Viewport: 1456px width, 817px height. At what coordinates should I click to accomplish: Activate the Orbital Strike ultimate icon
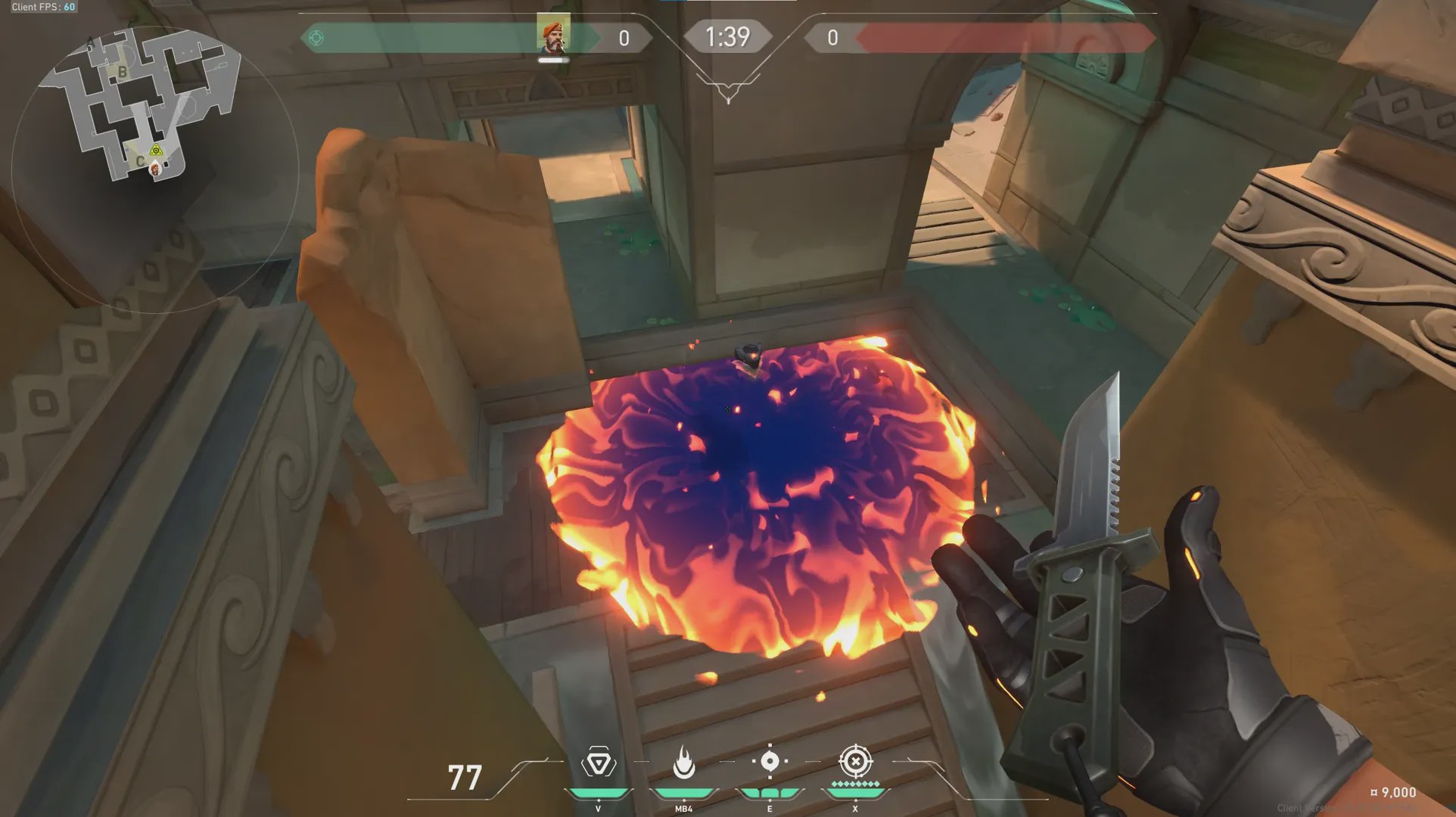(x=856, y=761)
